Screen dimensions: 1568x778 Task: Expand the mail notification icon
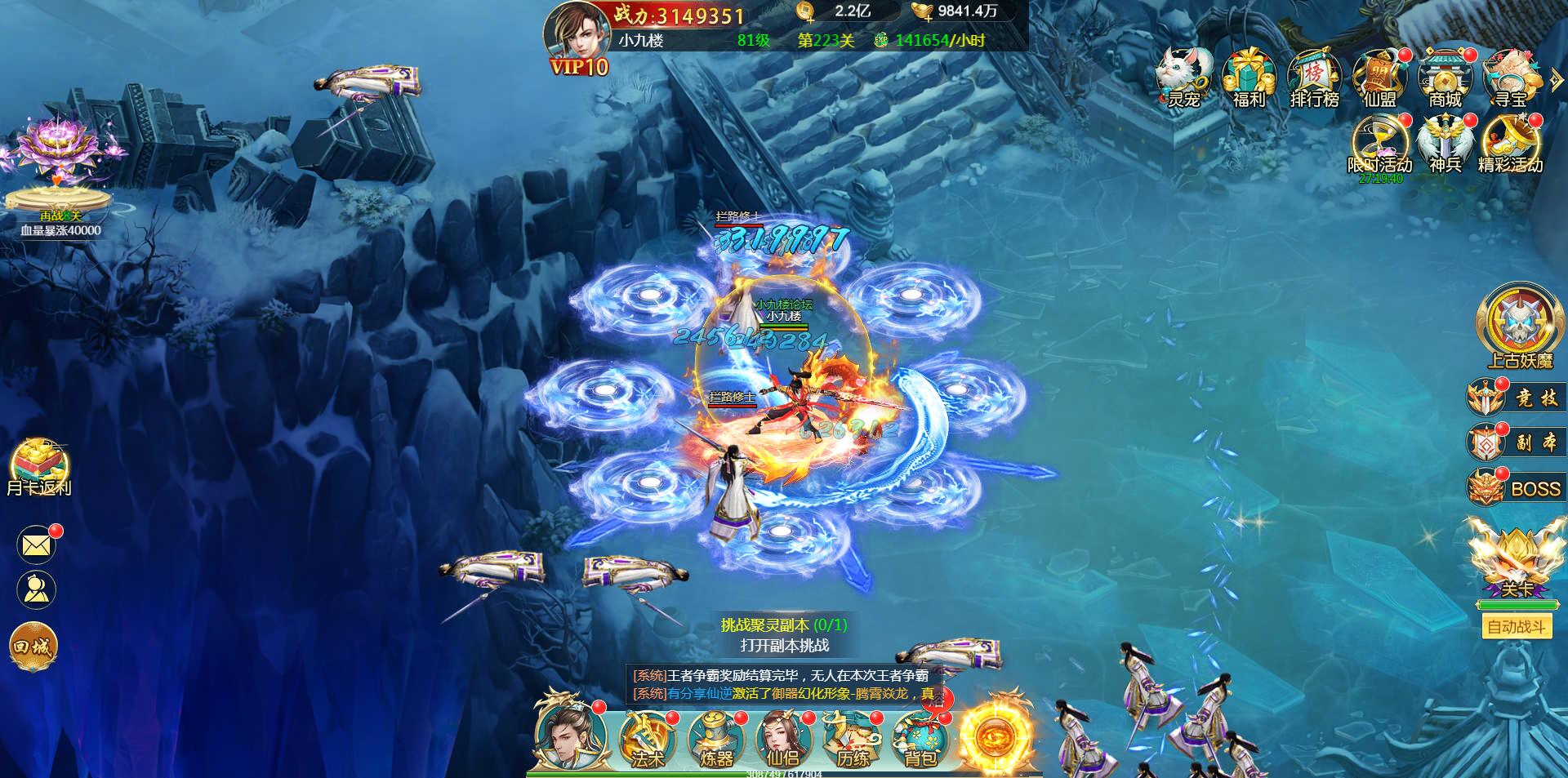36,545
